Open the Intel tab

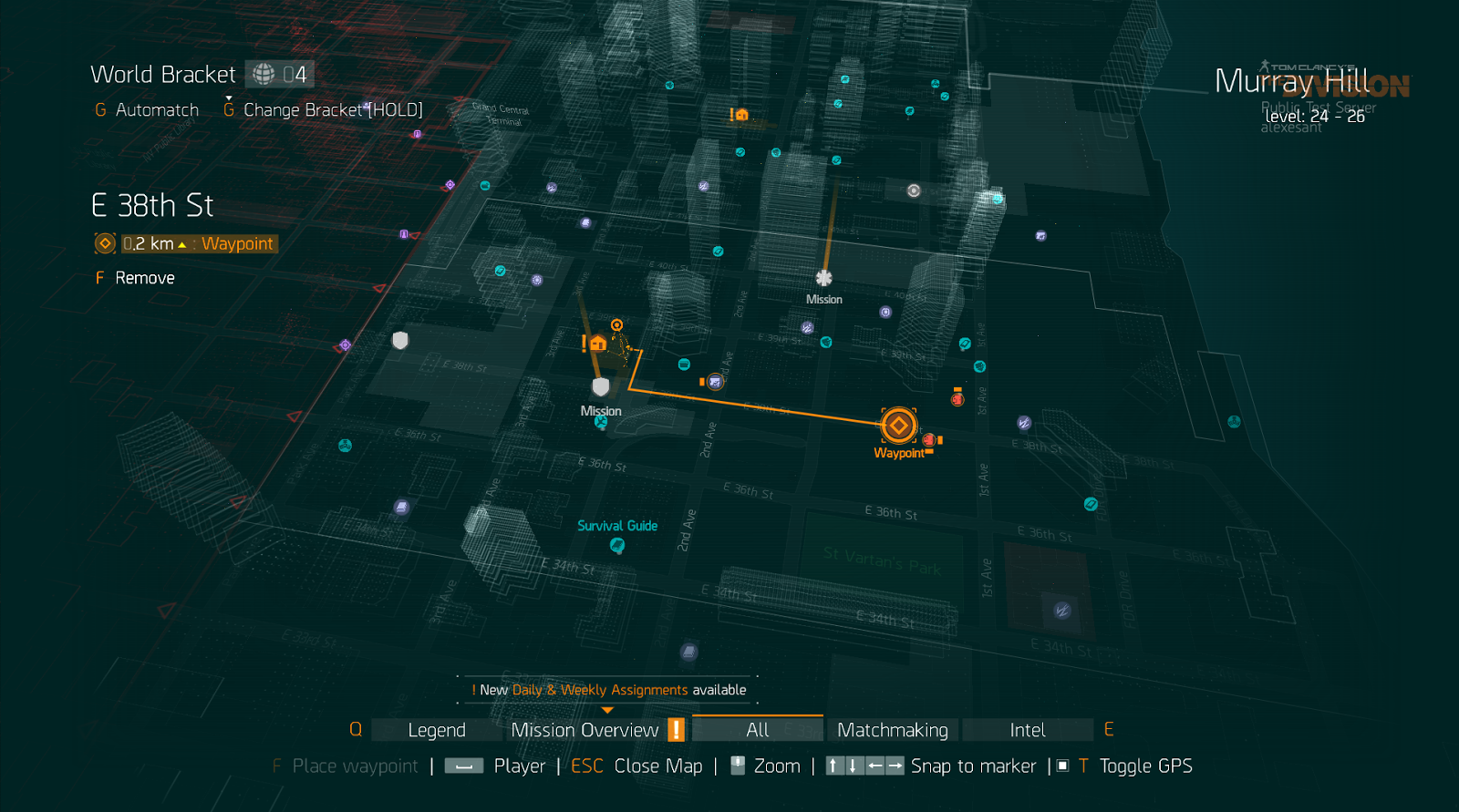click(1028, 729)
